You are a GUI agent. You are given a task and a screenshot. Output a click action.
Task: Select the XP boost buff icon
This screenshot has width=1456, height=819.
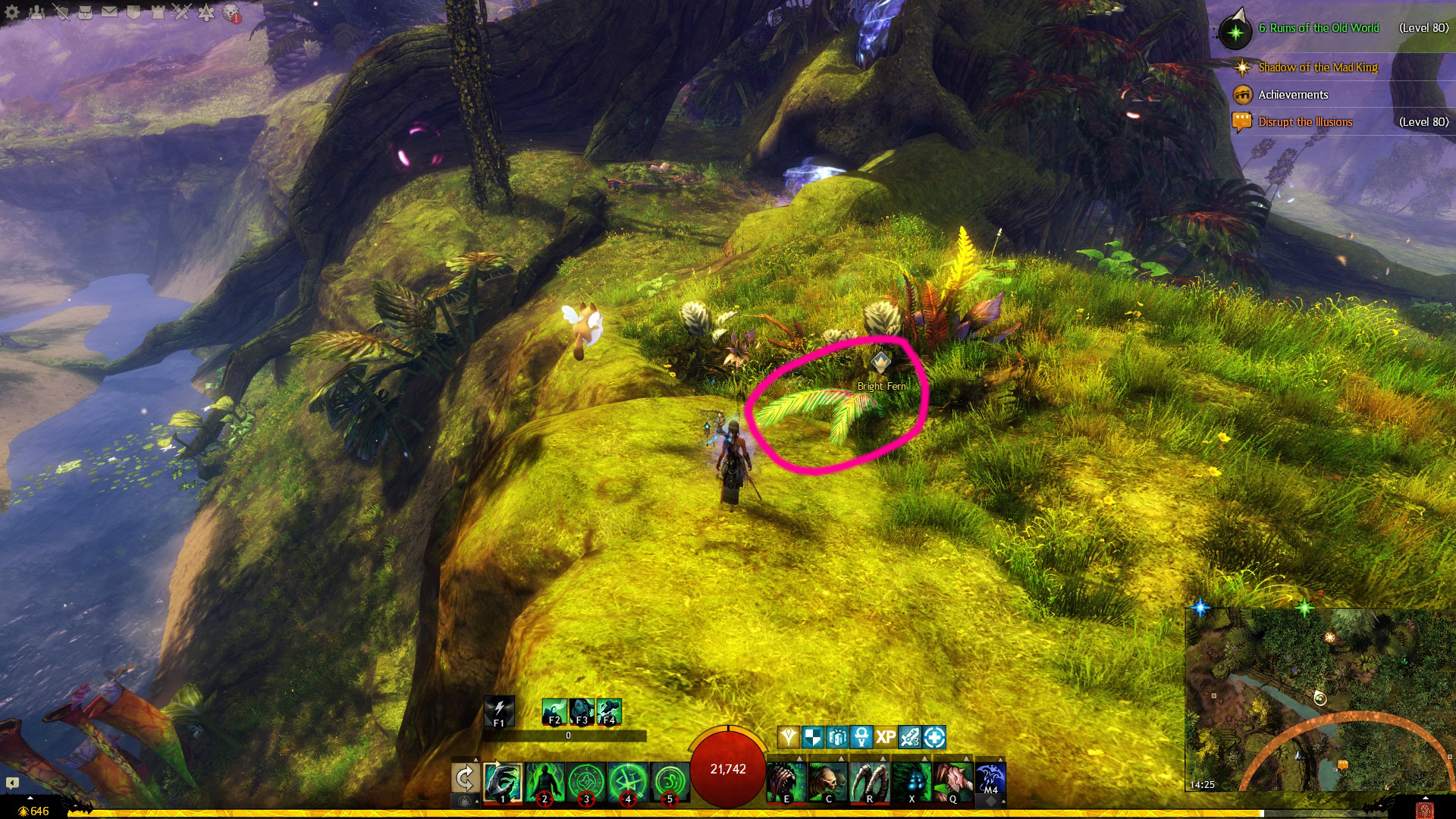pyautogui.click(x=886, y=737)
